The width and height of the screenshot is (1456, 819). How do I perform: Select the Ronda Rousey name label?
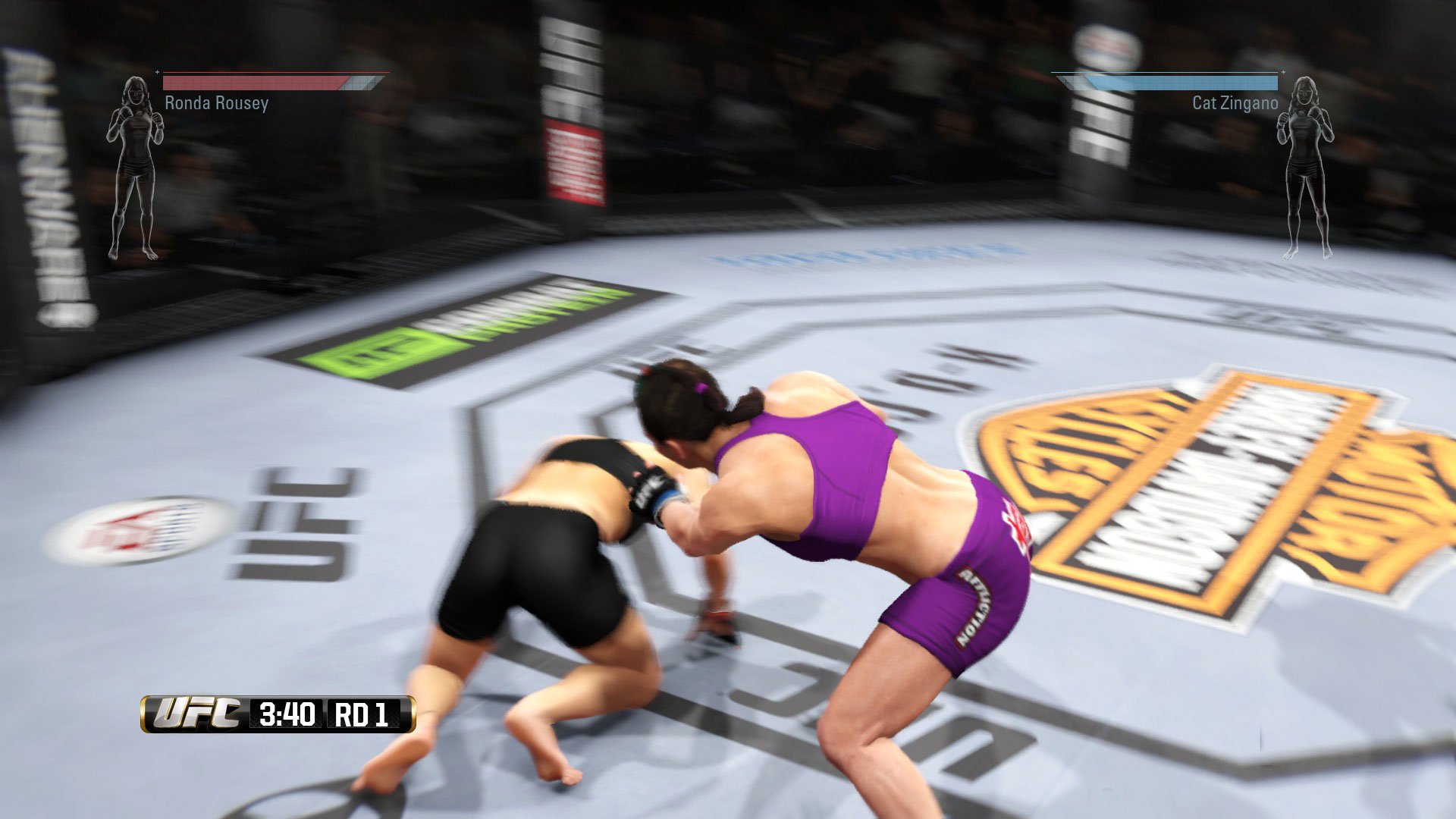point(215,105)
